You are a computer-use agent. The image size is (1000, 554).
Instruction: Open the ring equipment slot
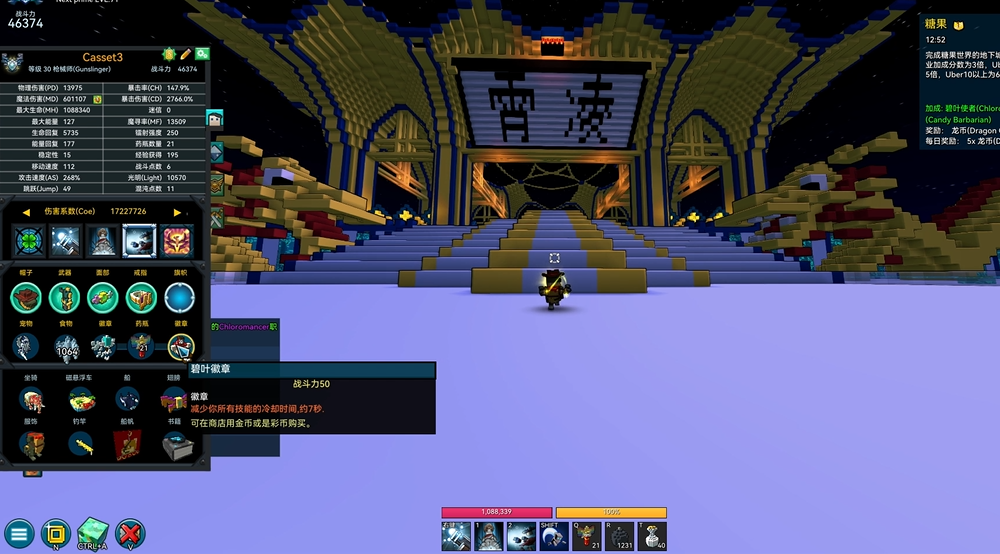coord(141,297)
